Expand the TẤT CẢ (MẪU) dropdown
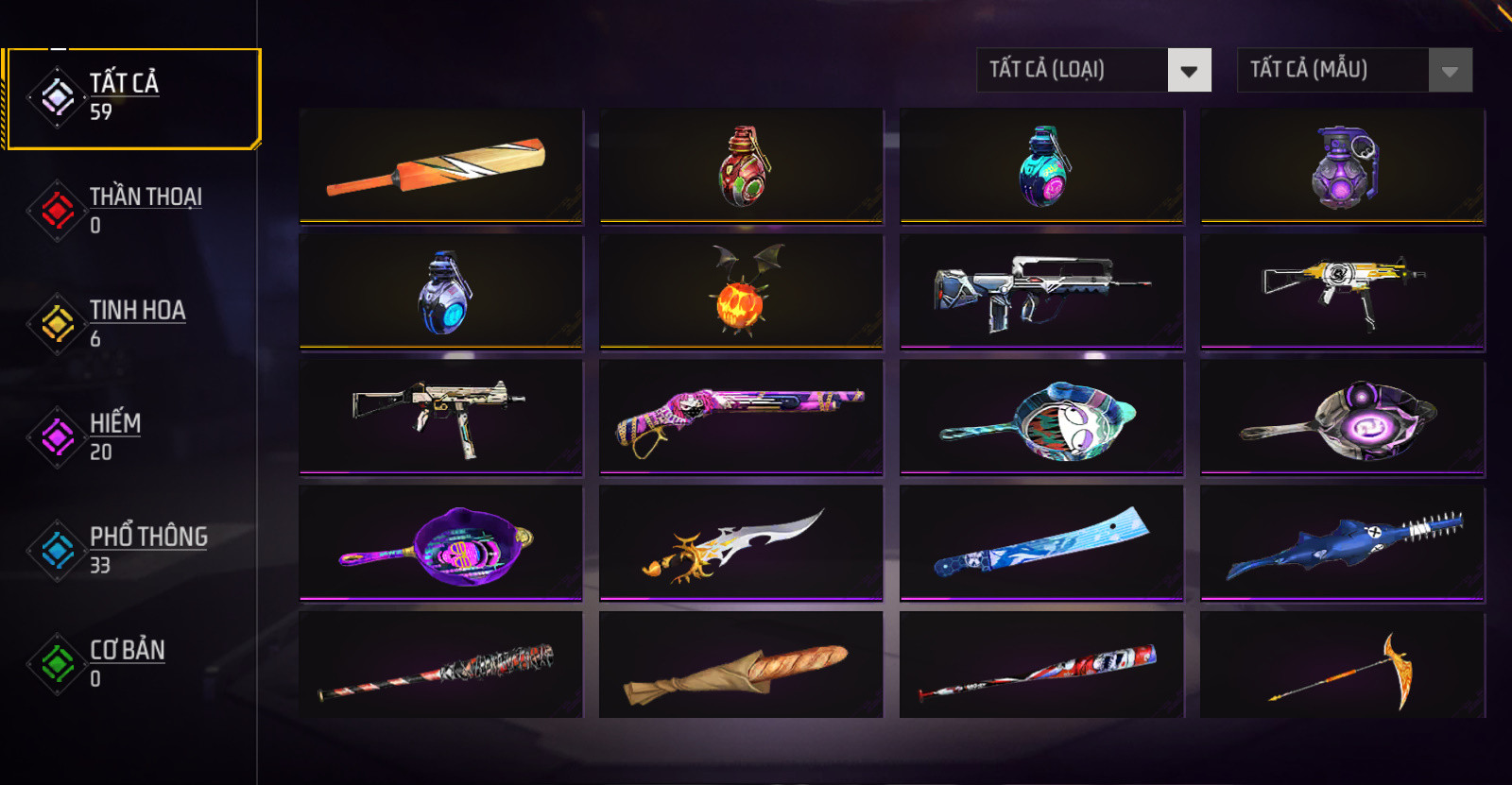The image size is (1512, 785). pos(1354,70)
